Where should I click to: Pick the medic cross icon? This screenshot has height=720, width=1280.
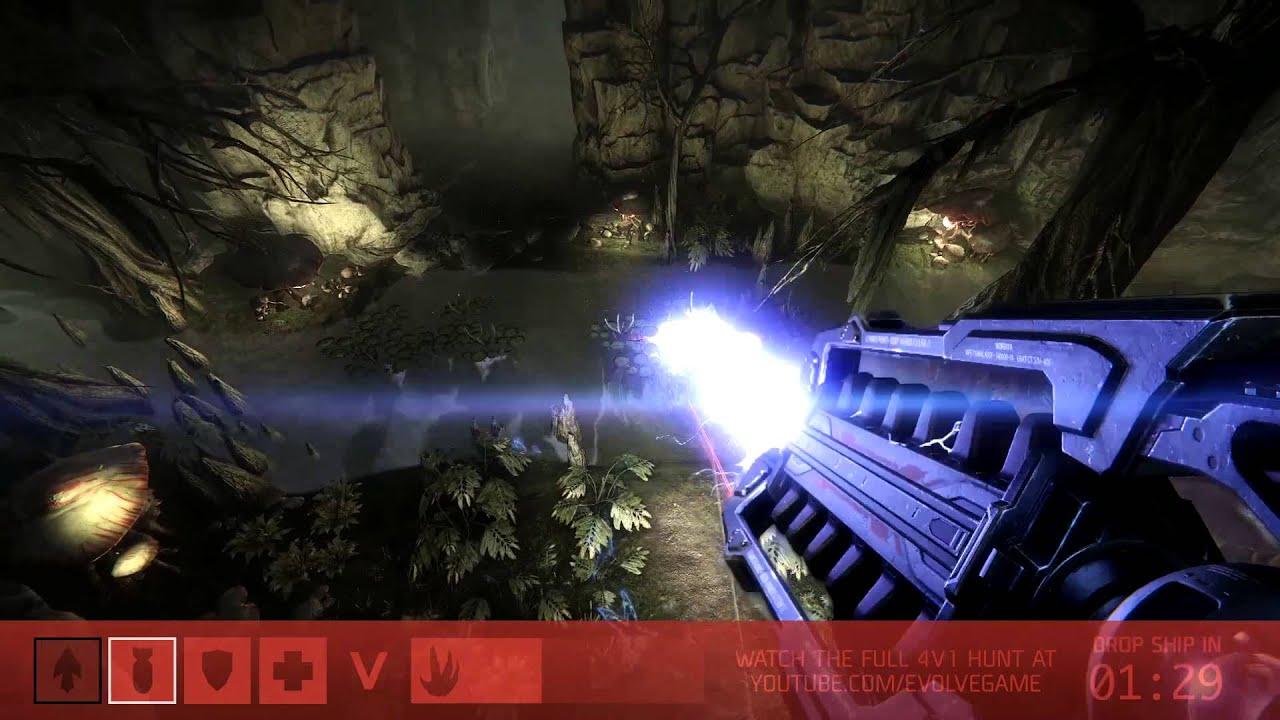292,671
